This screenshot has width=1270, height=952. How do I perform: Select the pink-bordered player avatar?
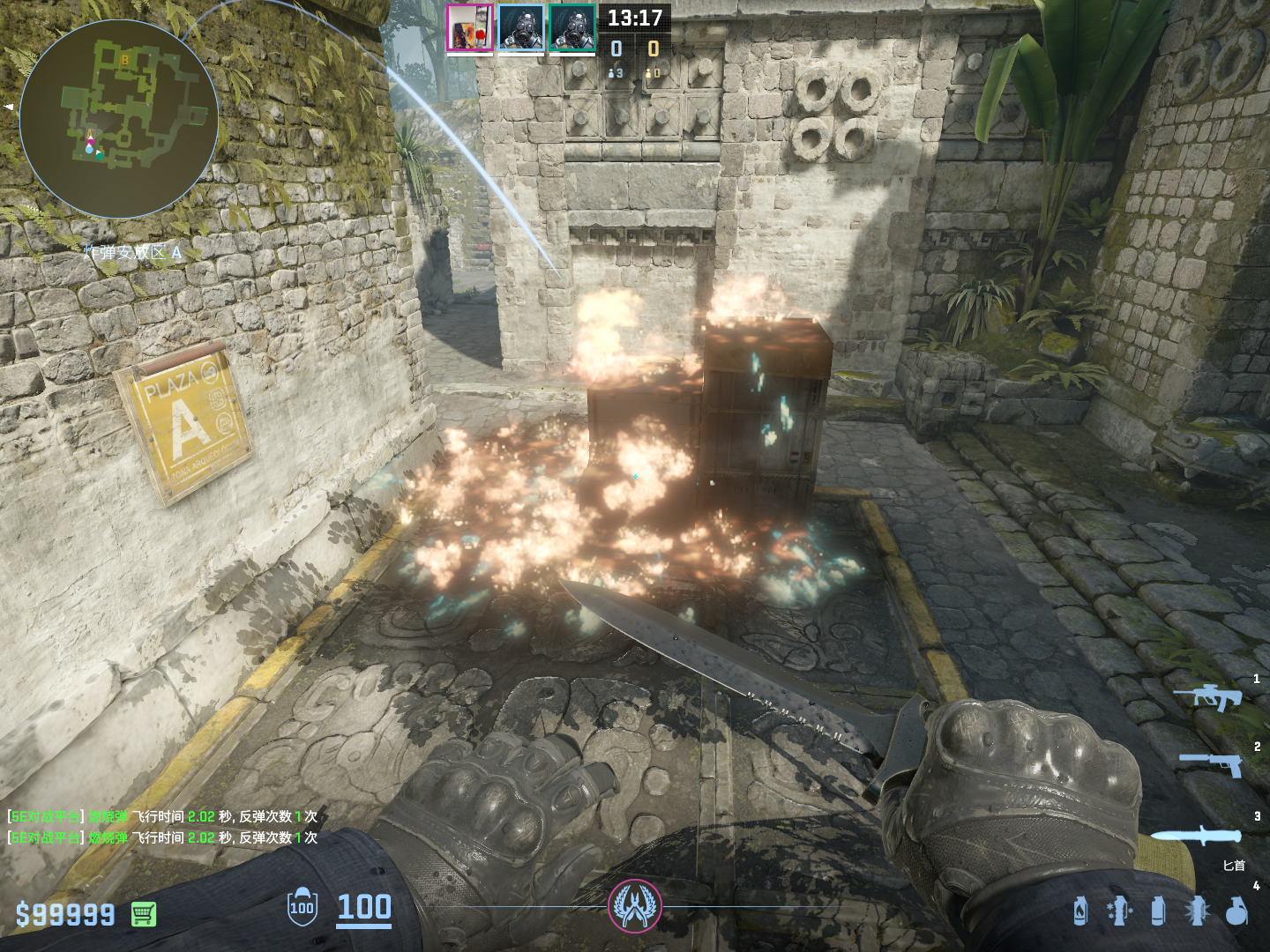[469, 28]
